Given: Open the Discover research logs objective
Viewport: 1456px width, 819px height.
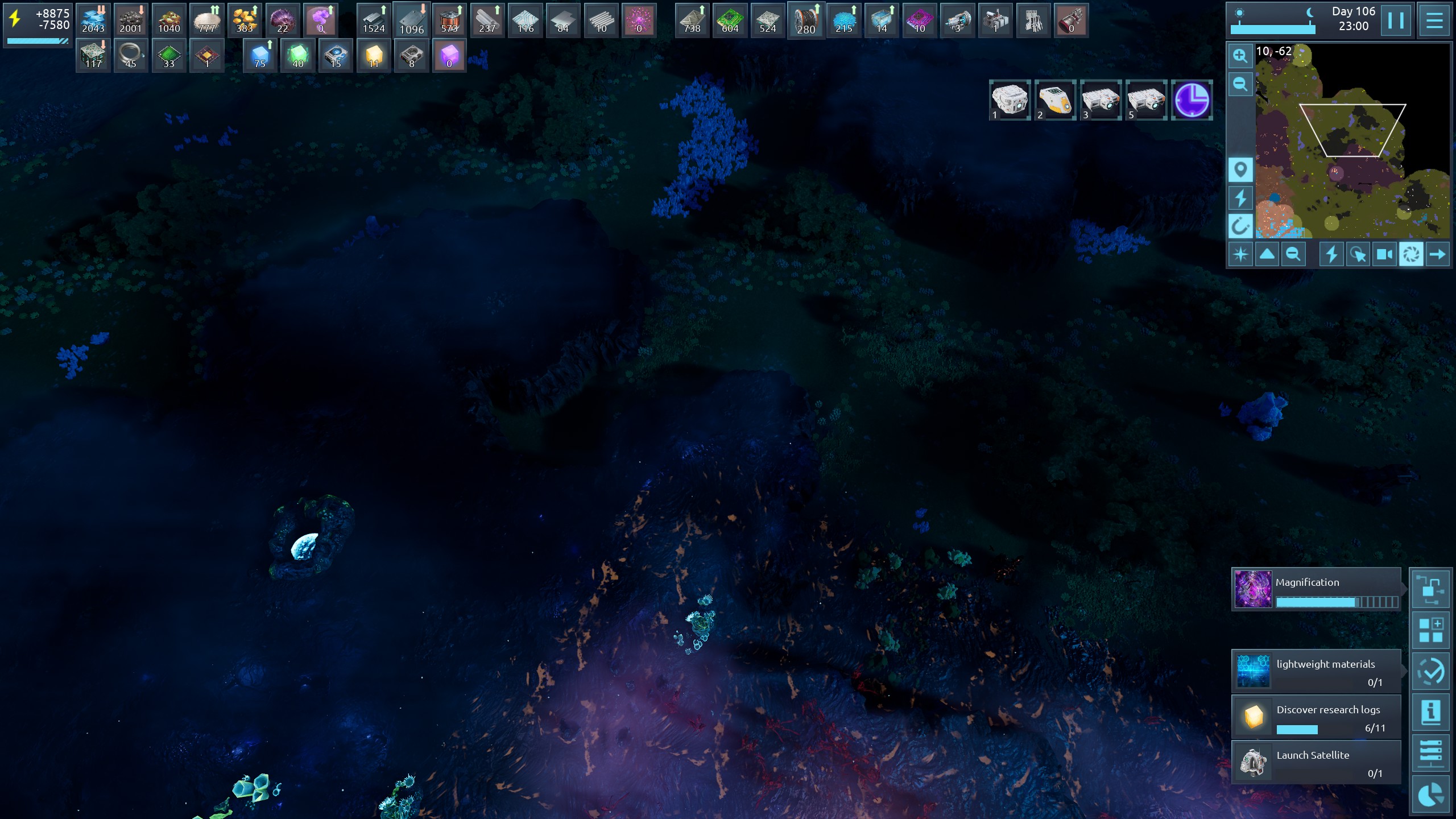Looking at the screenshot, I should point(1316,717).
